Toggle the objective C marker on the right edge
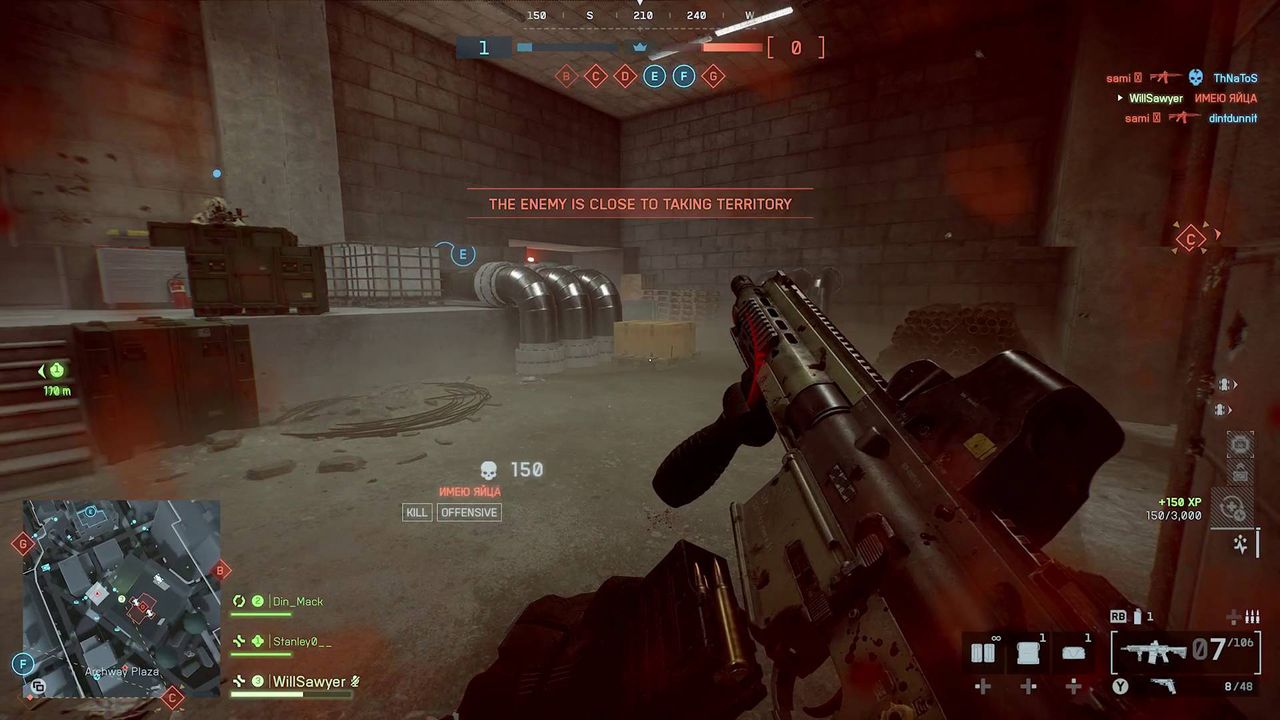1280x720 pixels. tap(1189, 240)
